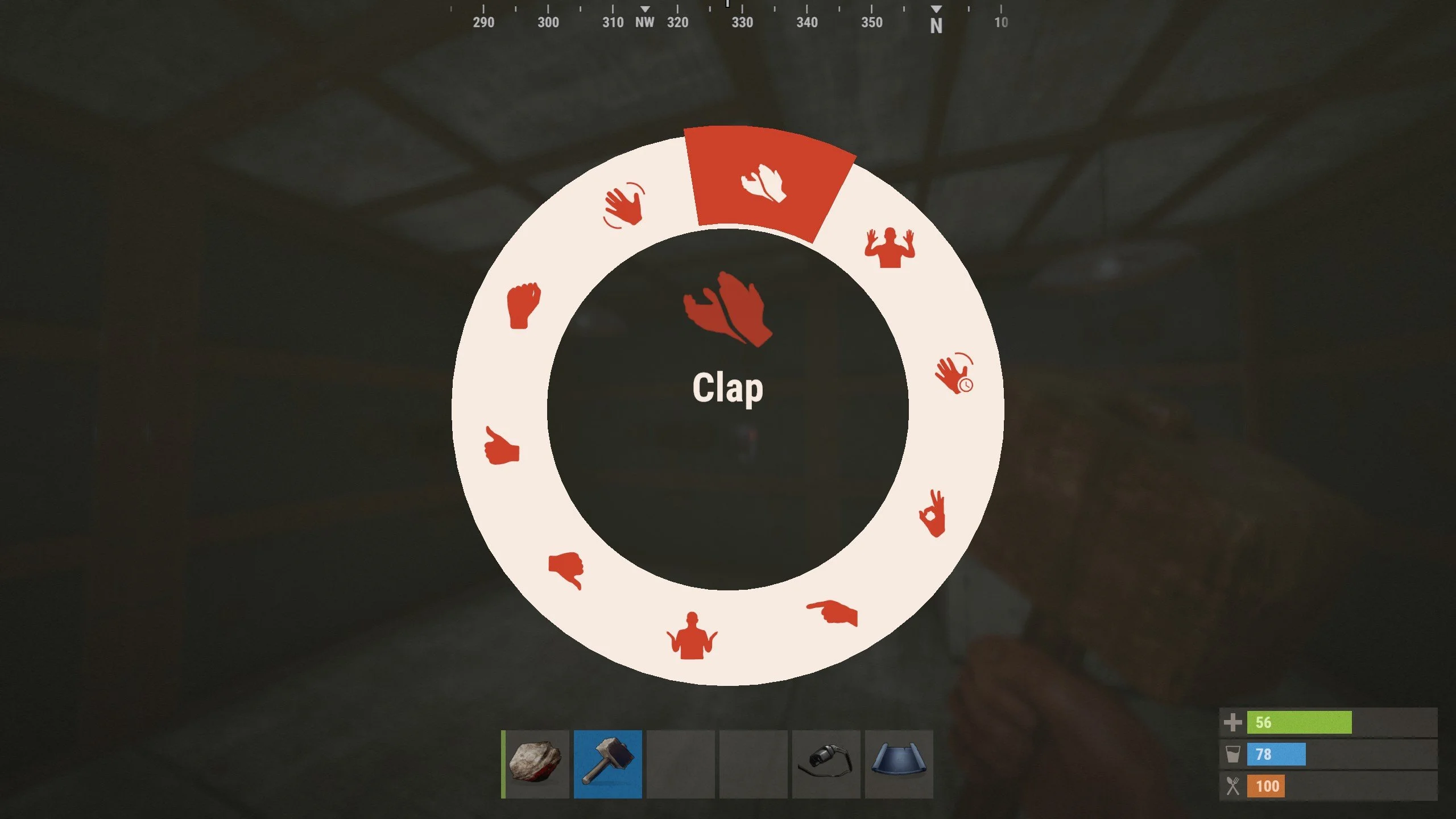Select the highlighted Clap gesture segment
Screen dimensions: 1456x819
tap(764, 183)
